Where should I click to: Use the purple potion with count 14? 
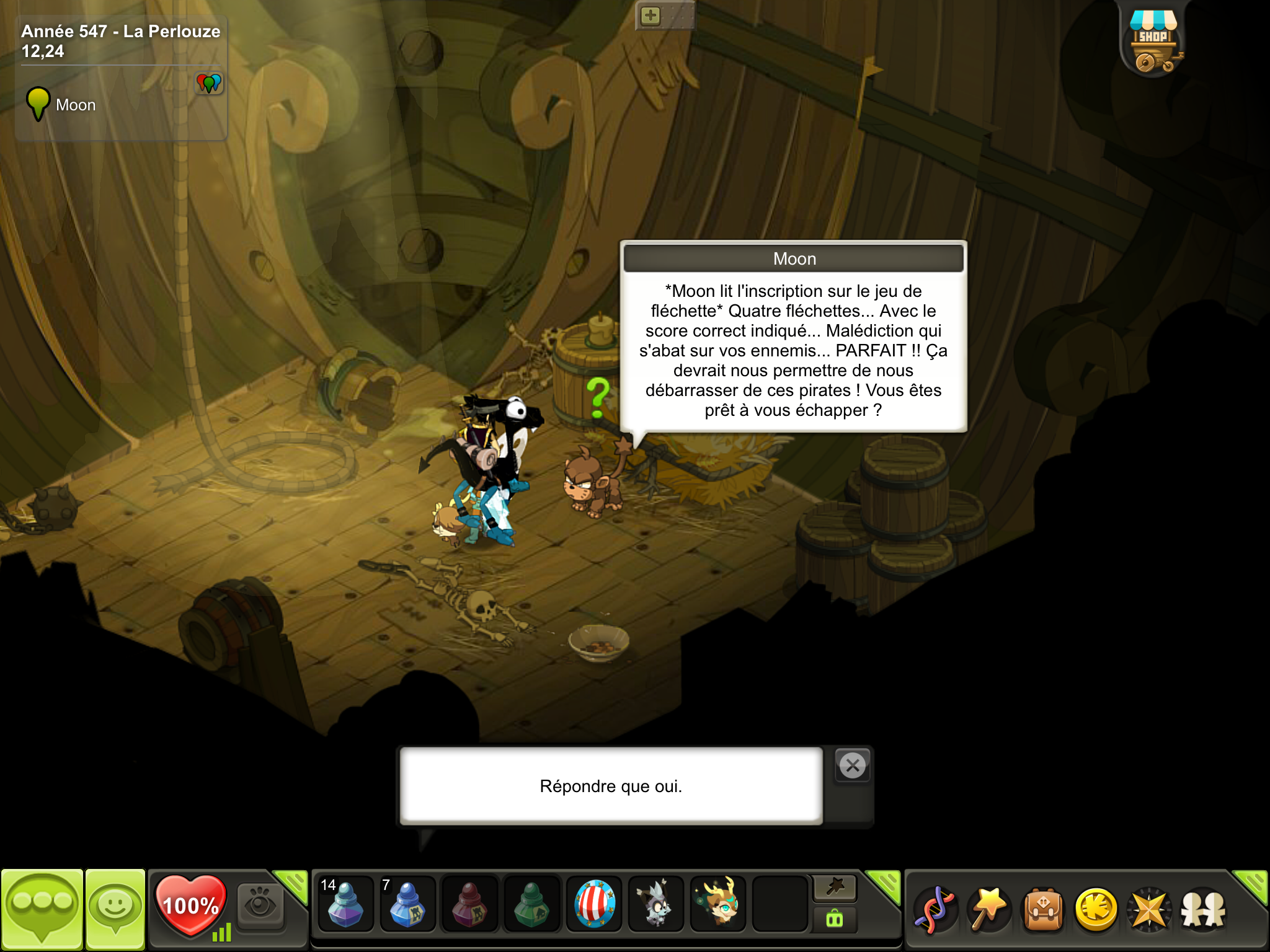click(x=345, y=904)
